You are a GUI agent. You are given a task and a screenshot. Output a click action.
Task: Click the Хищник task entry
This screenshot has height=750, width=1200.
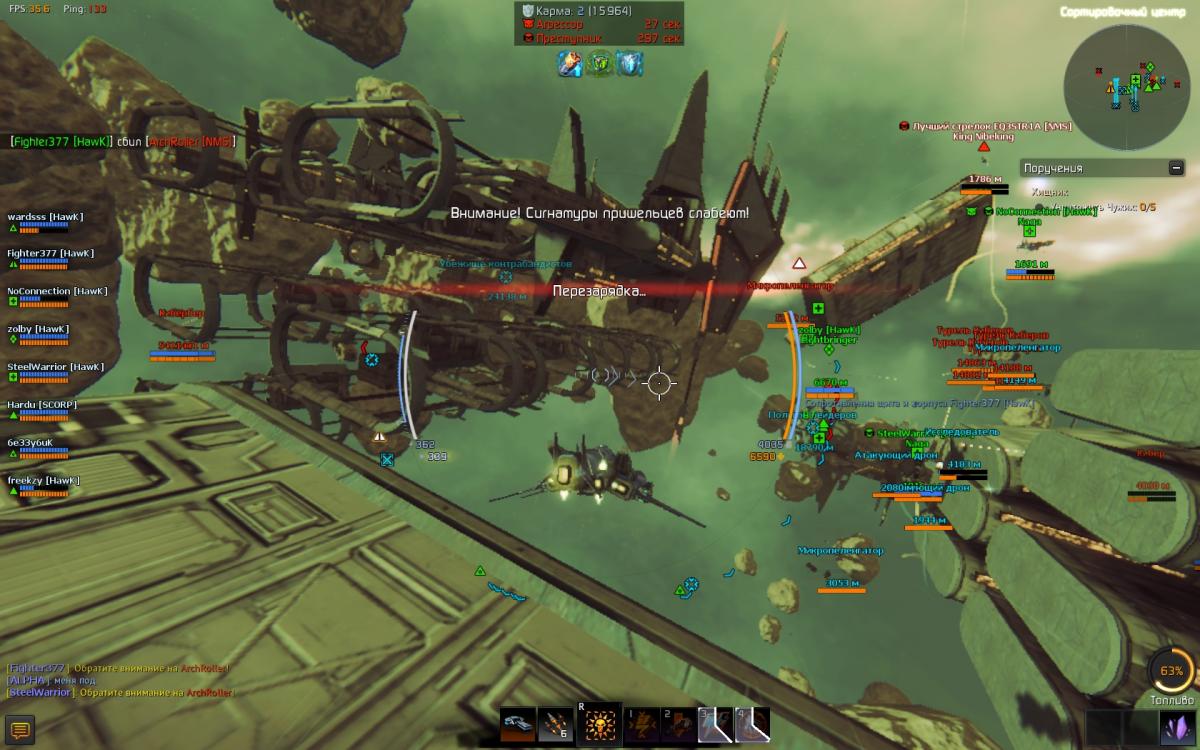(x=1050, y=191)
